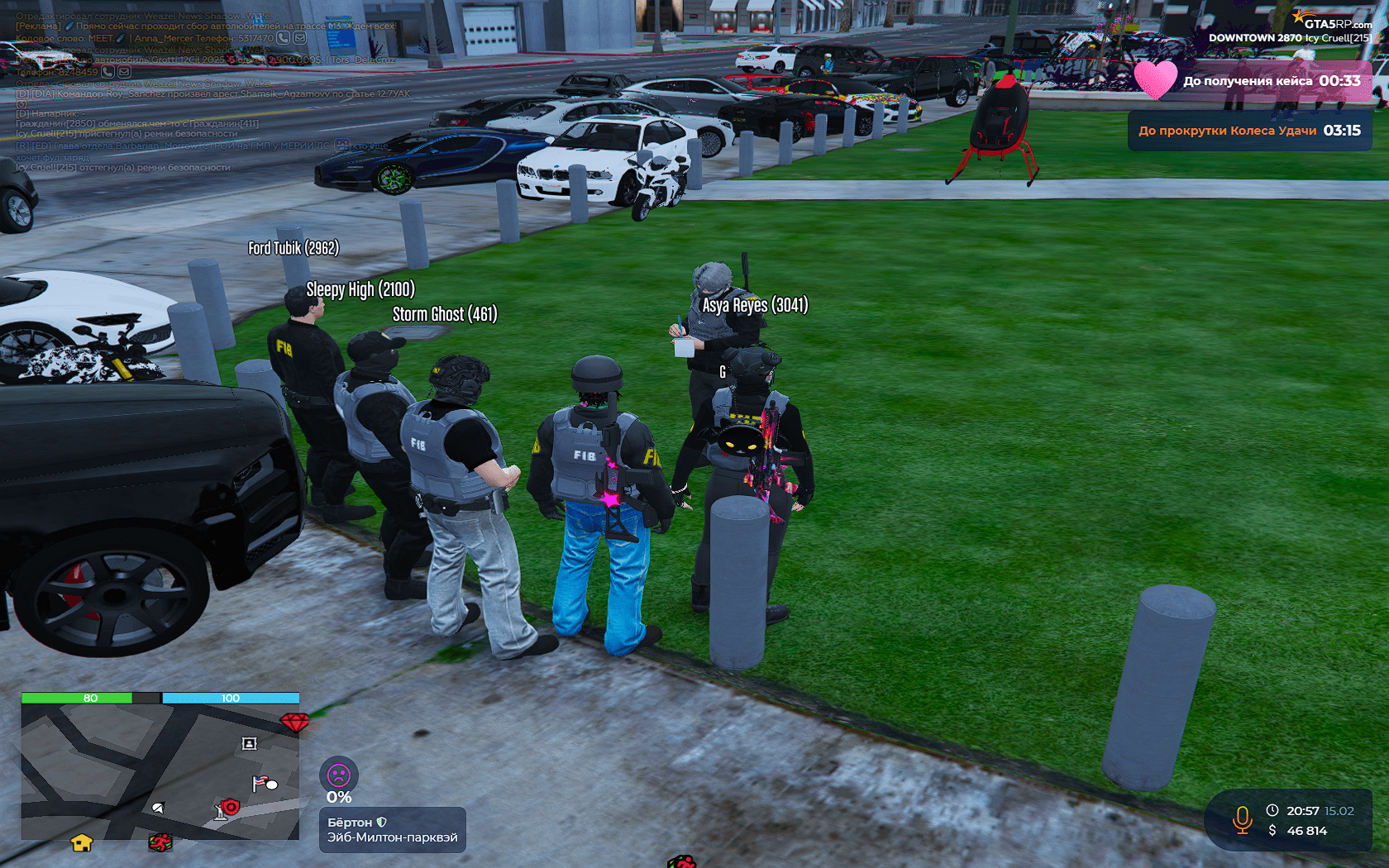
Task: Call Anna_Mercer using the phone icon
Action: [x=283, y=38]
